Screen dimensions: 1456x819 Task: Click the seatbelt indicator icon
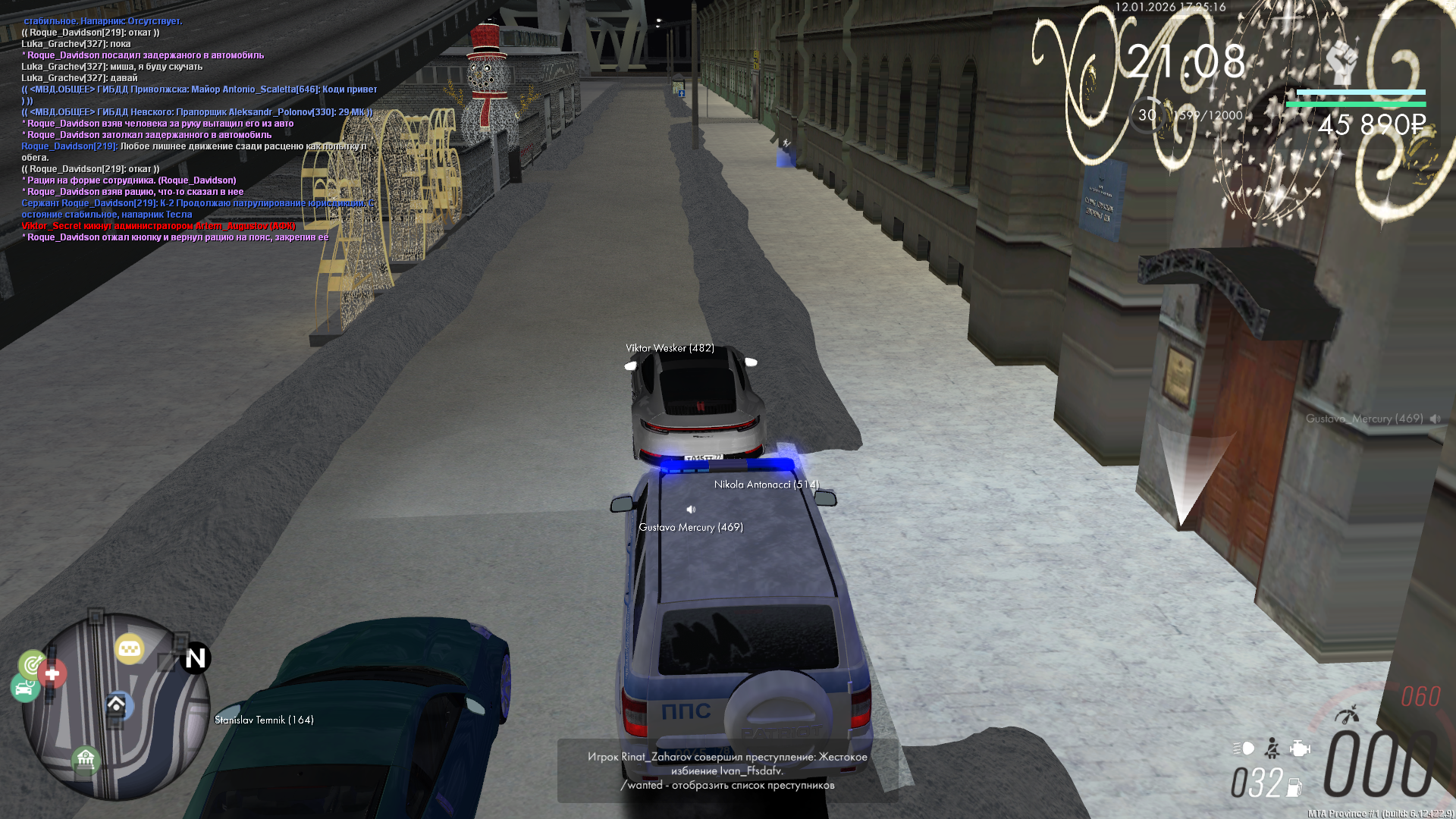click(x=1272, y=749)
